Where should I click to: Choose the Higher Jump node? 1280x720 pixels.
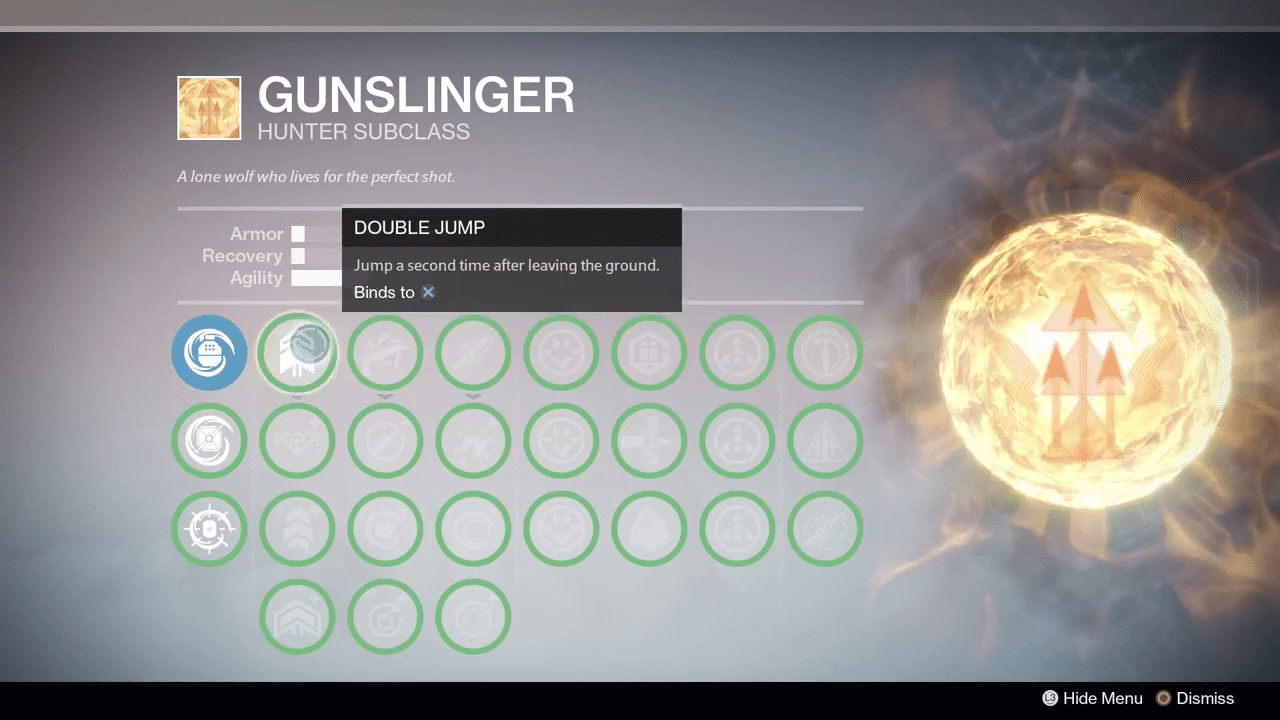297,616
